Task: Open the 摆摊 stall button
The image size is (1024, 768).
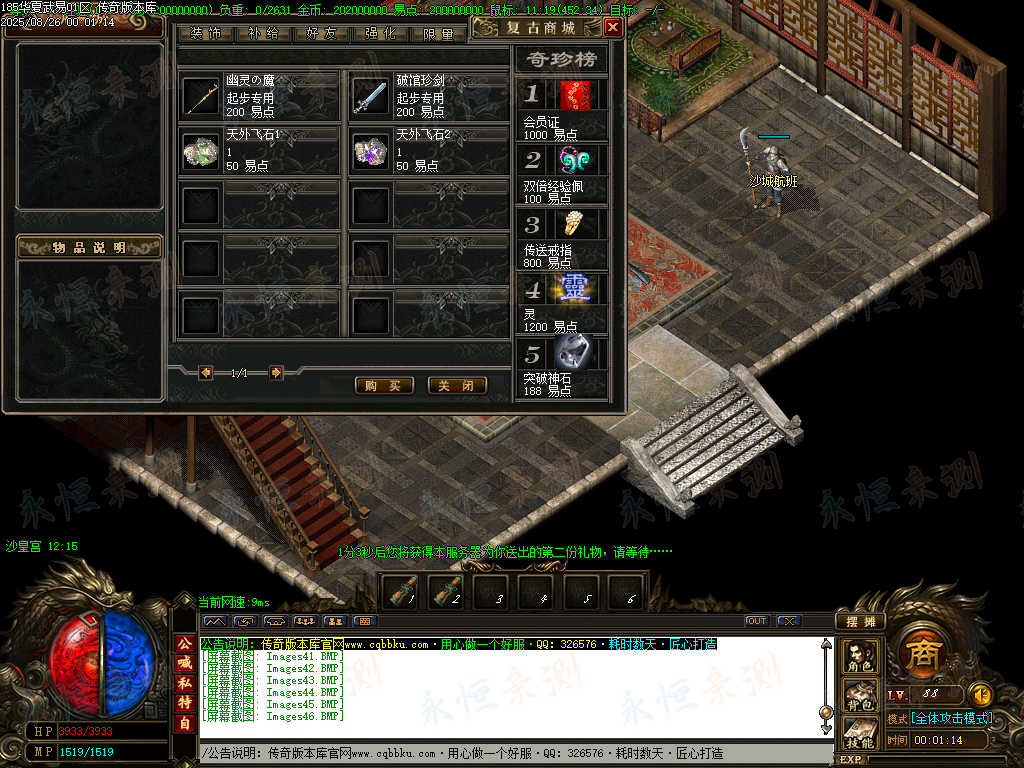Action: [x=859, y=621]
